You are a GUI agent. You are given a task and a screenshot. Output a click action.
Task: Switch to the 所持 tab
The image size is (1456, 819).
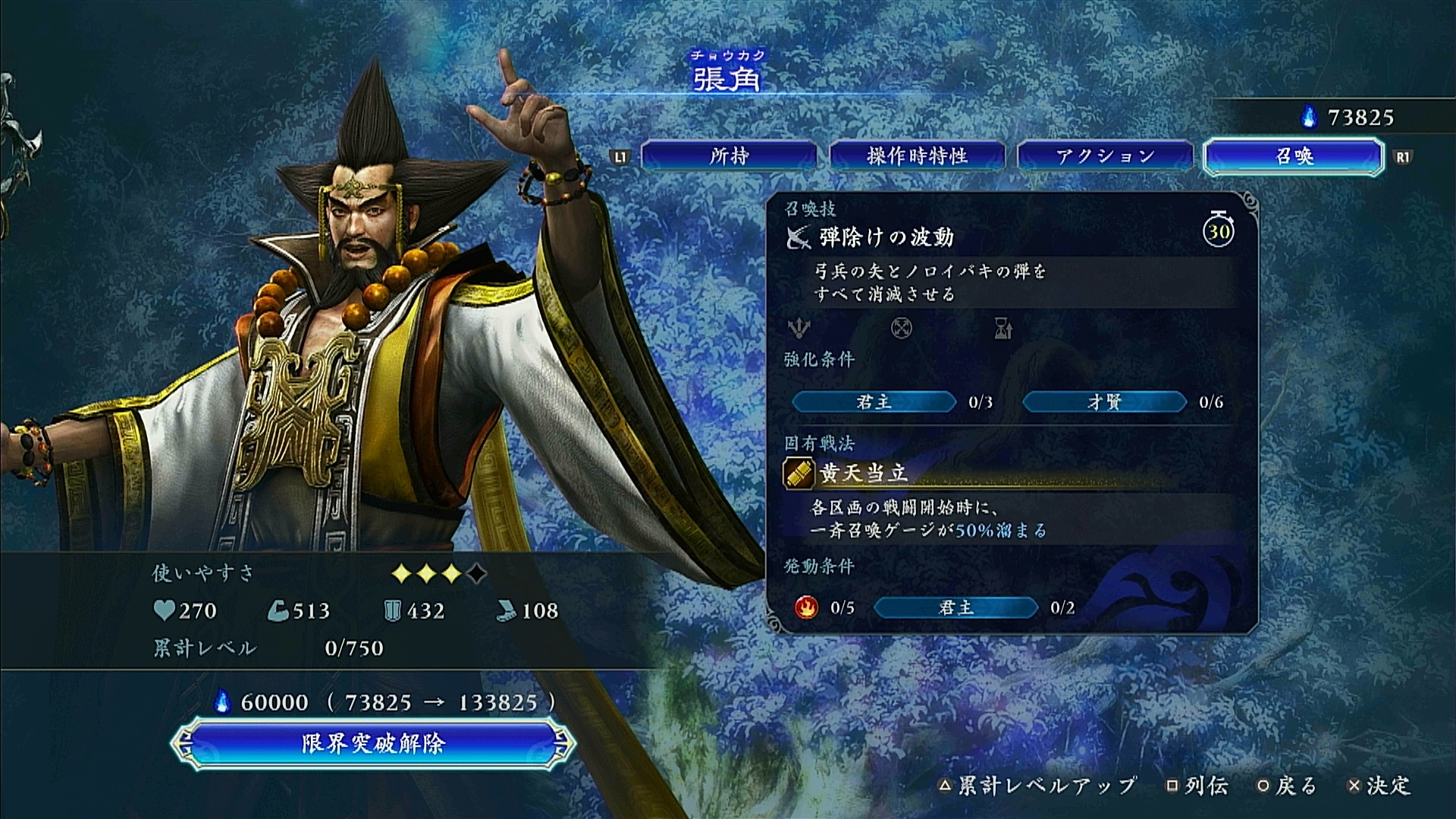(x=729, y=156)
